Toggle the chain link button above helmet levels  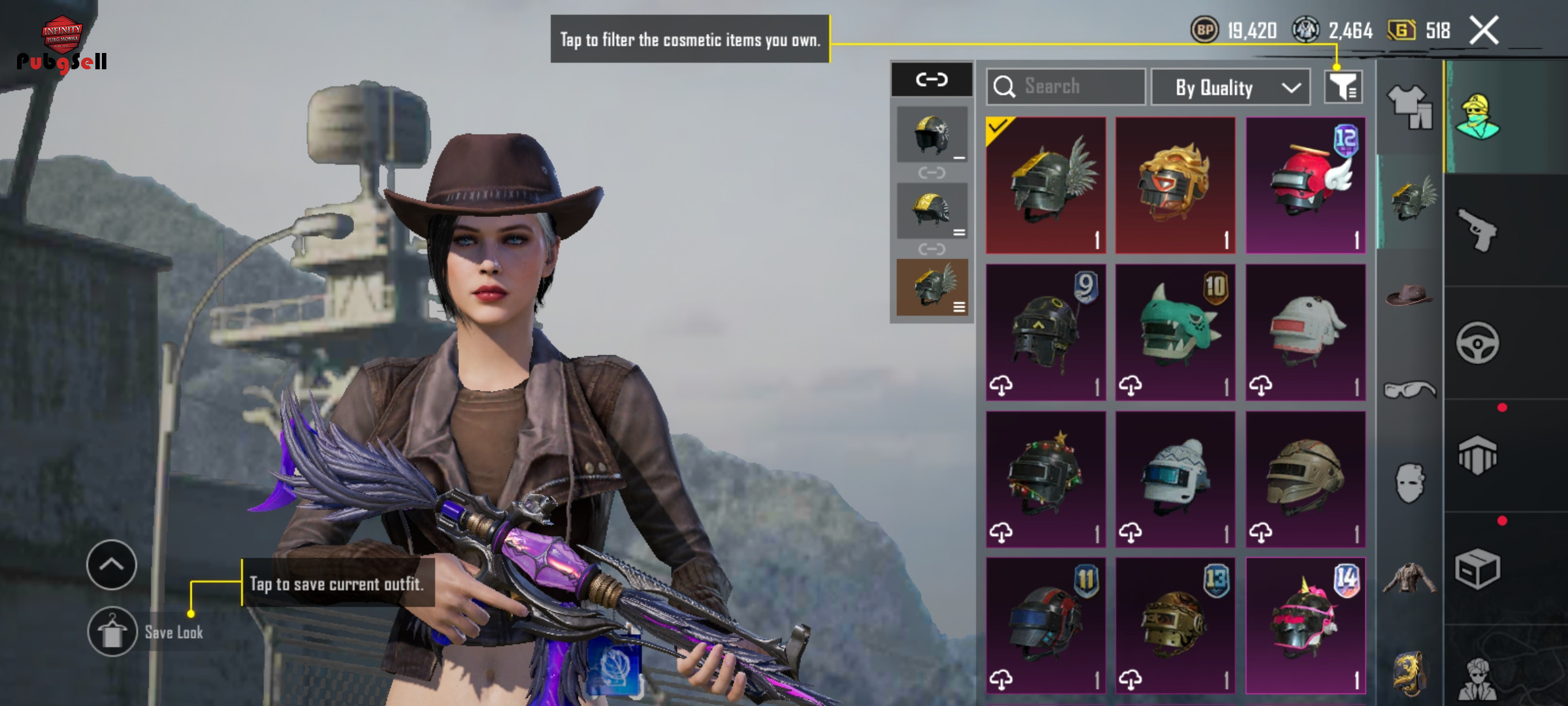[x=932, y=80]
